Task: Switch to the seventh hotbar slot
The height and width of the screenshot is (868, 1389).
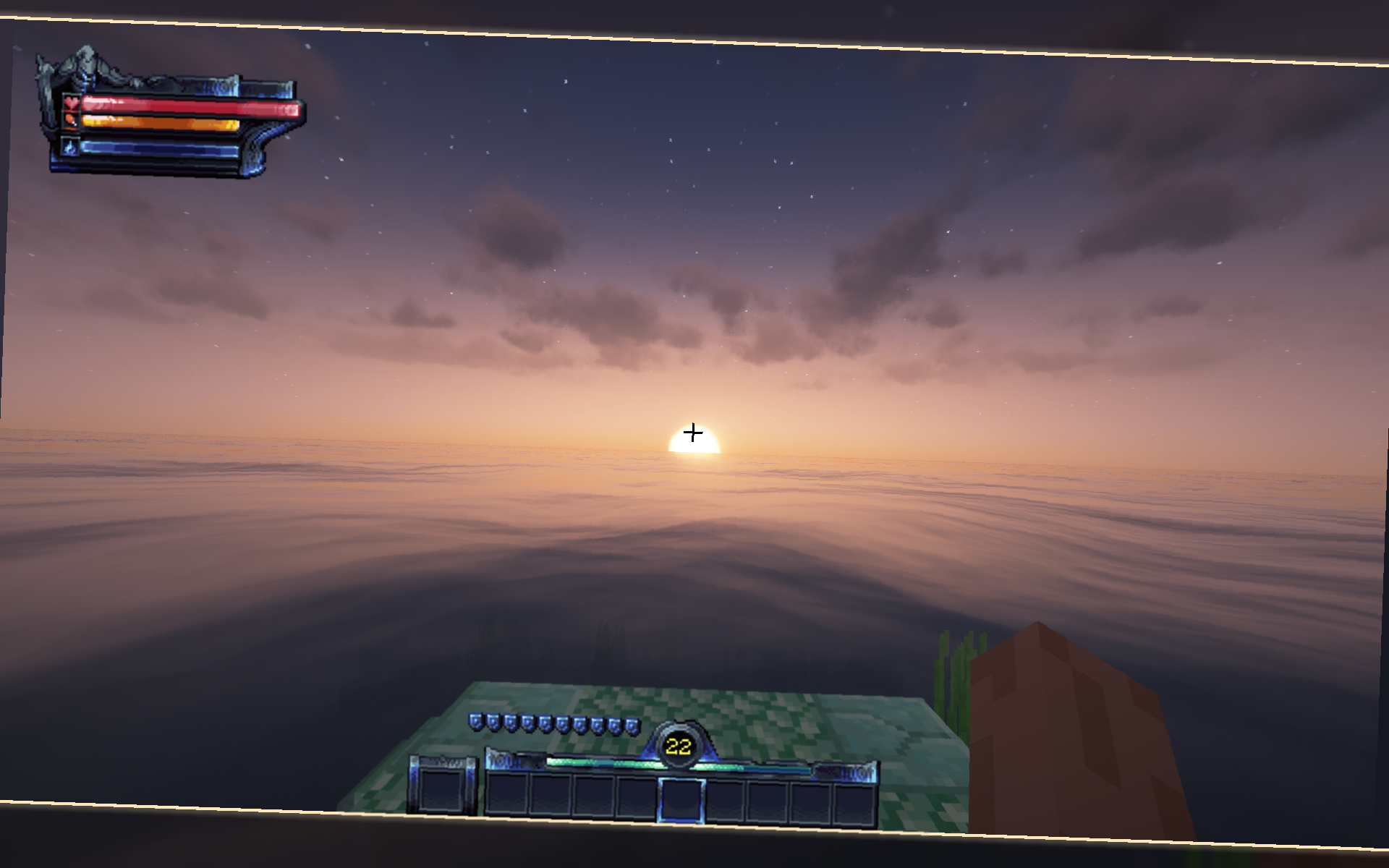Action: 766,799
